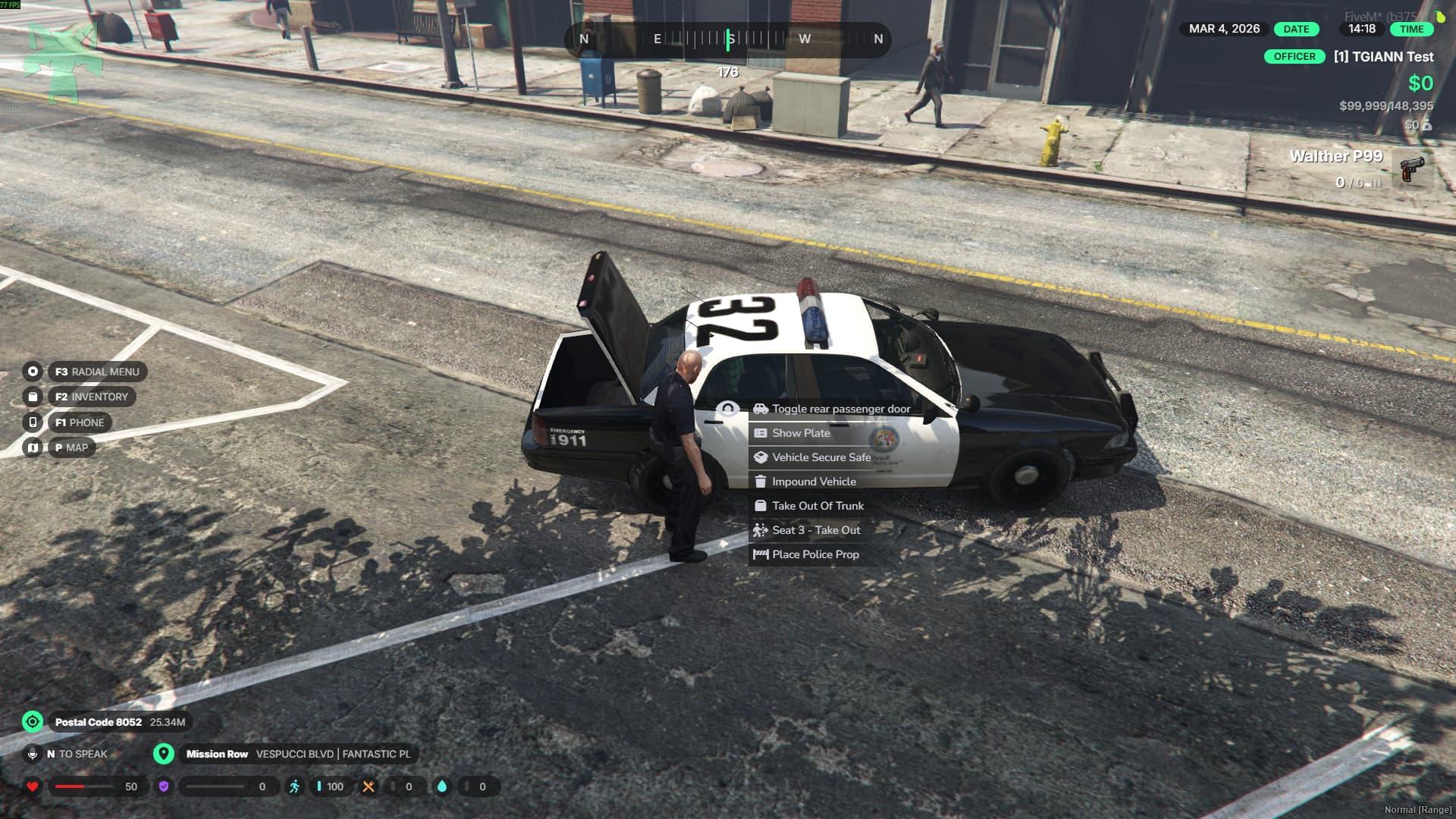The width and height of the screenshot is (1456, 819).
Task: Open the Map shortcut icon
Action: pos(33,447)
